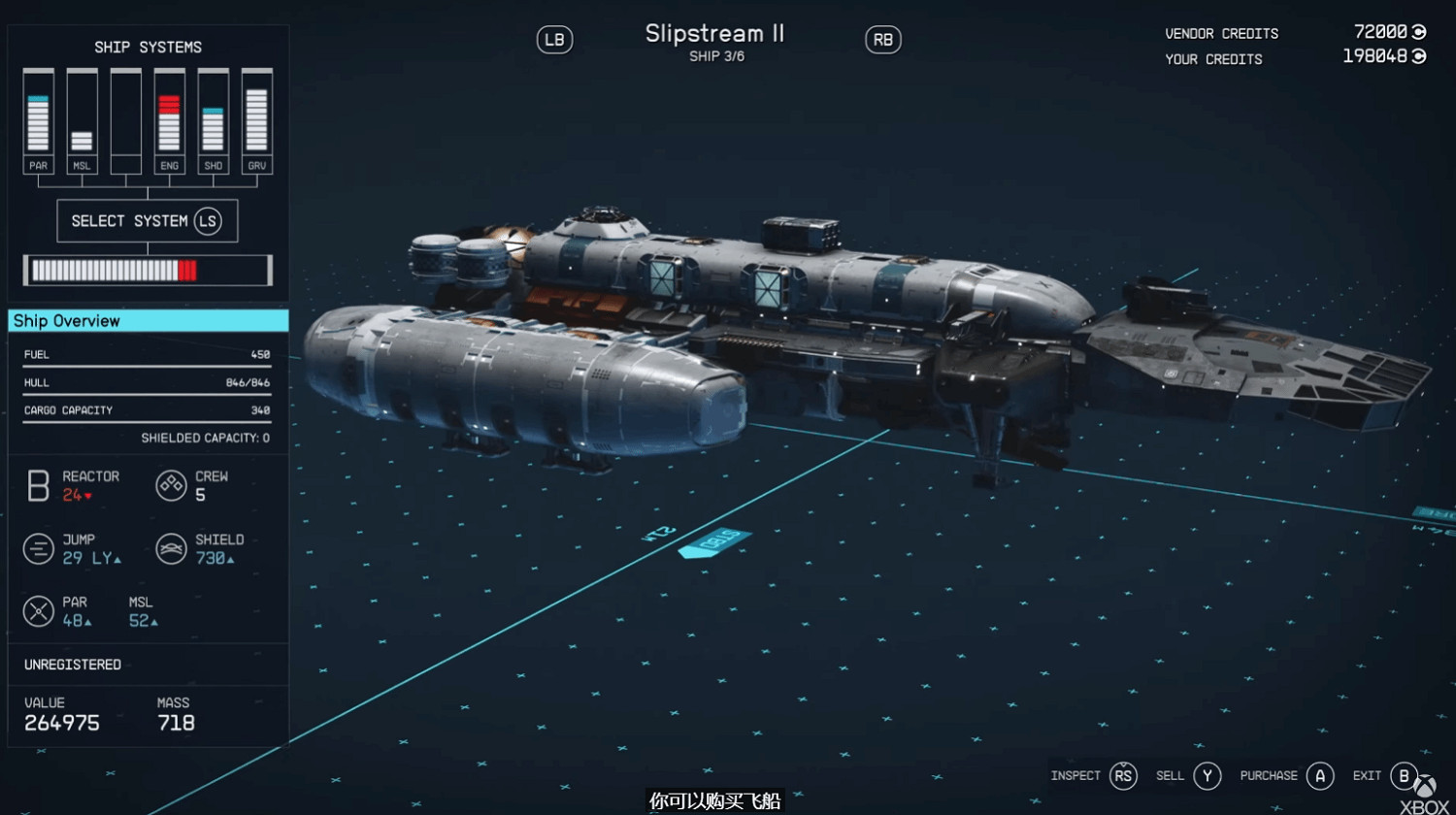Click the Crew capacity icon

tap(171, 485)
